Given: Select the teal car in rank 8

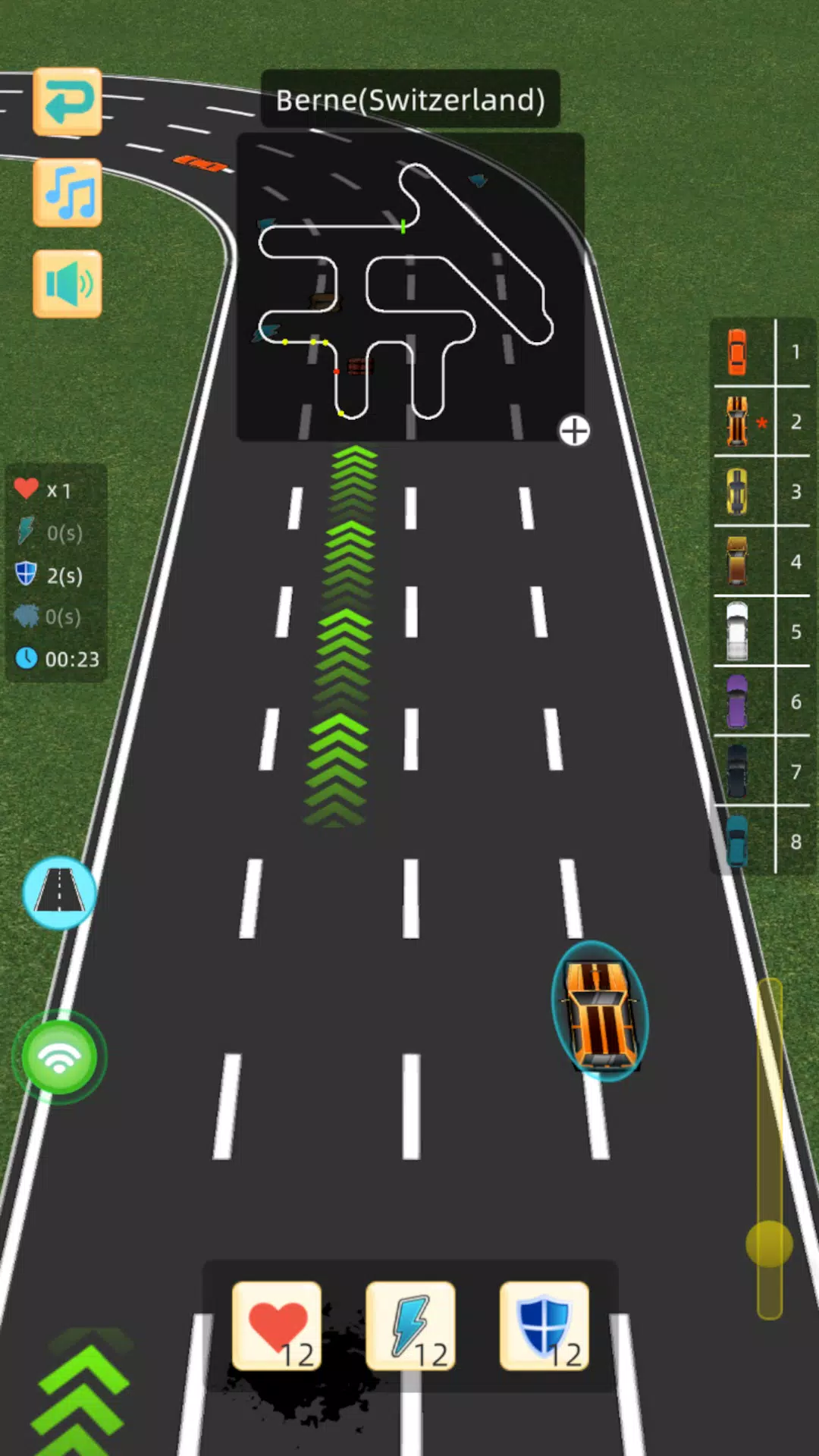Looking at the screenshot, I should (x=737, y=841).
